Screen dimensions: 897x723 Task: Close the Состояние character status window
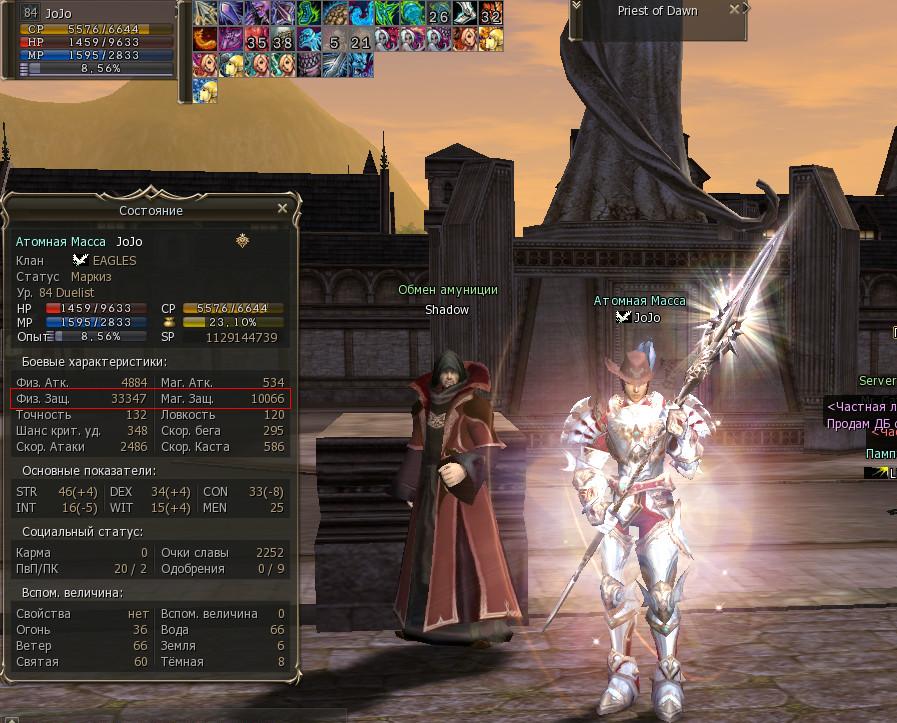tap(282, 209)
